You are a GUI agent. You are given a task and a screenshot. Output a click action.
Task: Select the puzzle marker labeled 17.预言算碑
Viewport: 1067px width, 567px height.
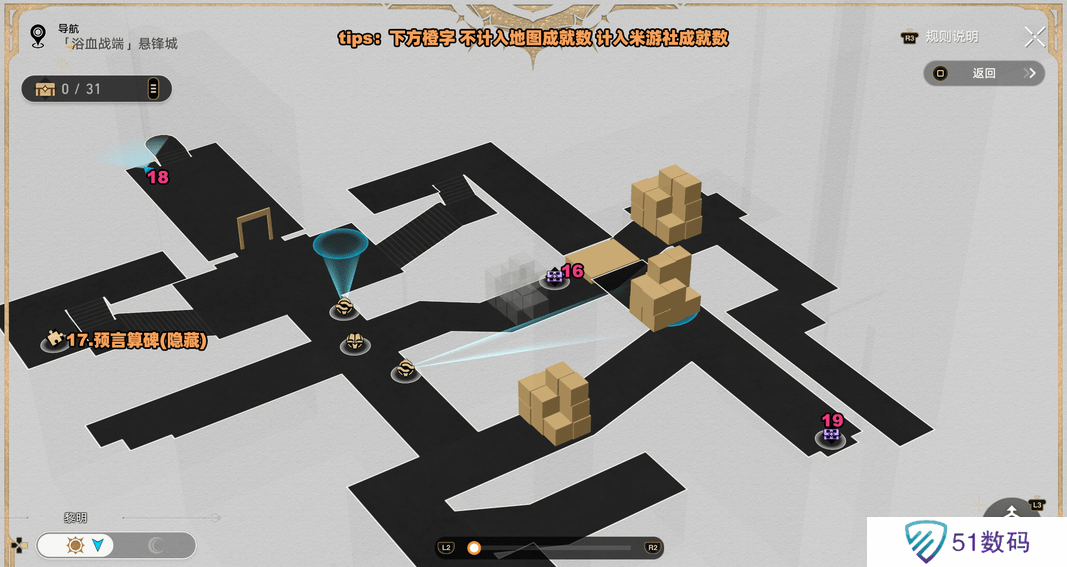pyautogui.click(x=54, y=340)
